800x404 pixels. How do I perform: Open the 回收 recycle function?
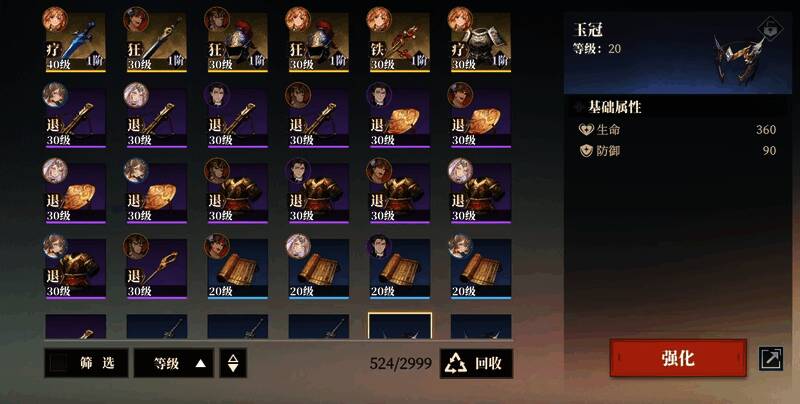(x=476, y=362)
